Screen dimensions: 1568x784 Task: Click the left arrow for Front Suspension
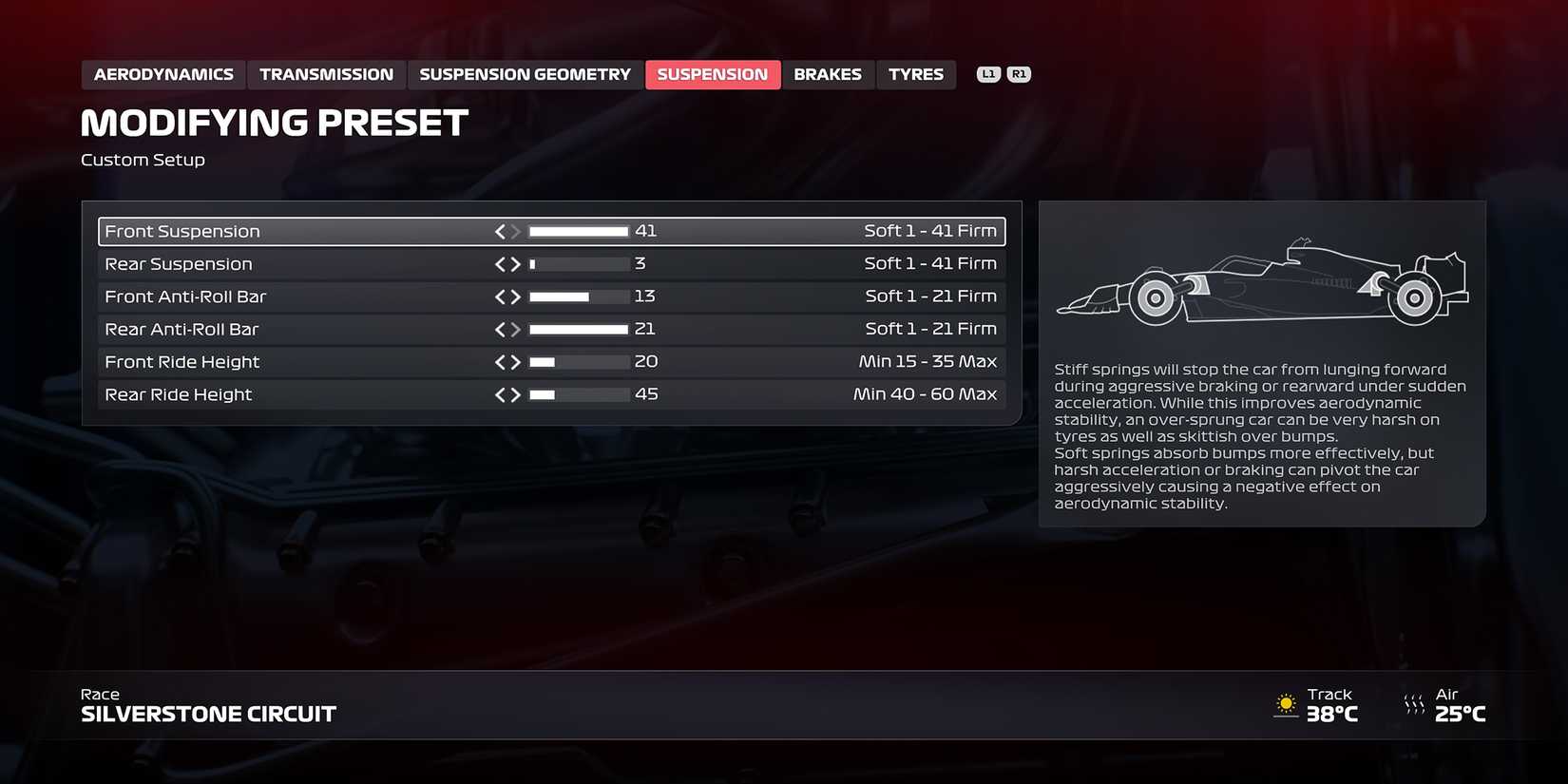pyautogui.click(x=500, y=231)
